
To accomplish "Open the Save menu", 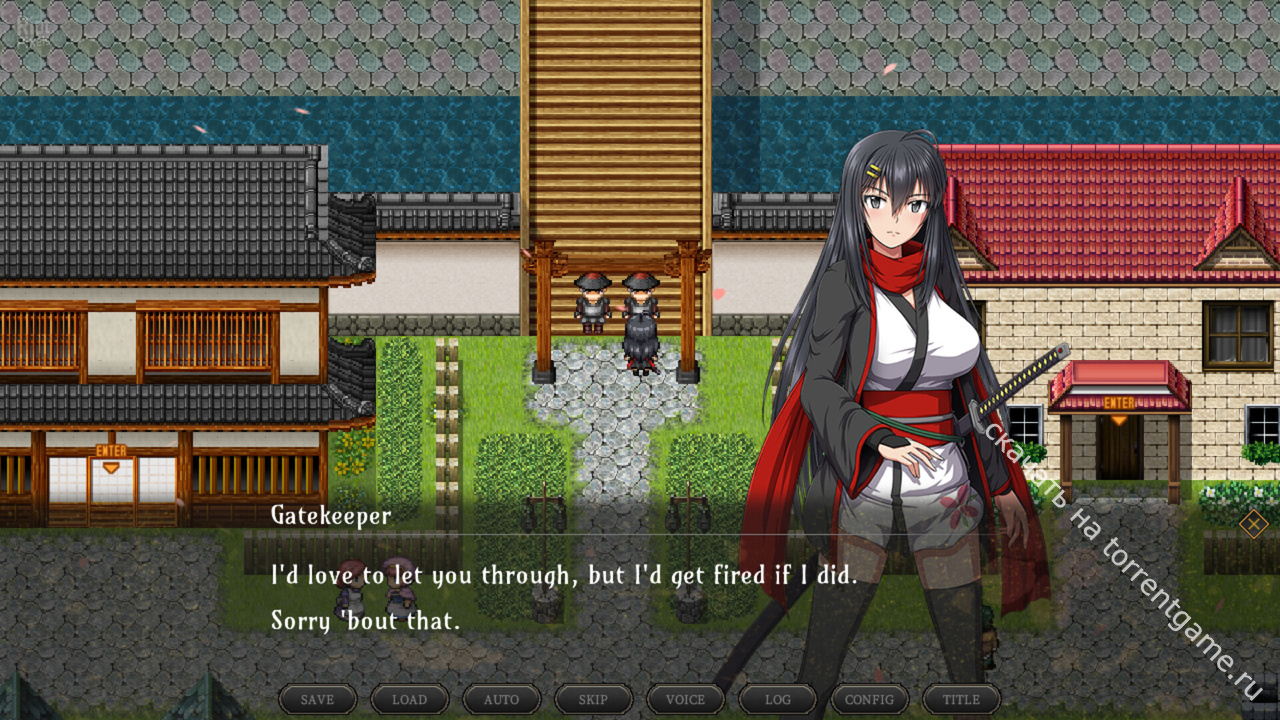I will pos(317,699).
